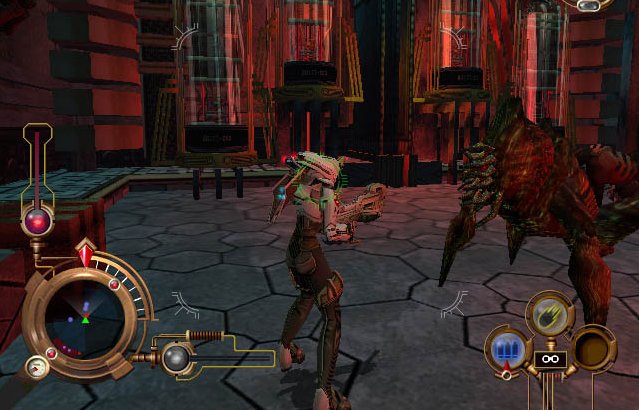The height and width of the screenshot is (410, 639).
Task: Activate the yellow claw slash ability icon
Action: coord(549,313)
